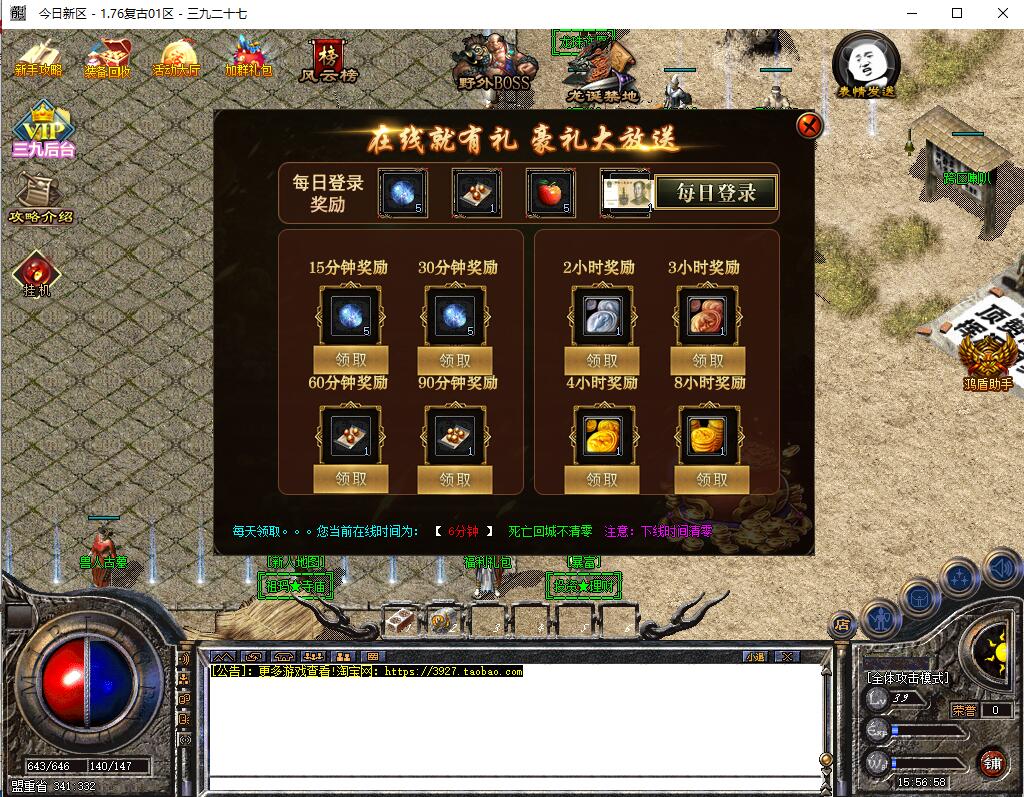Claim the 30分钟奖励 reward
Viewport: 1024px width, 797px height.
455,360
